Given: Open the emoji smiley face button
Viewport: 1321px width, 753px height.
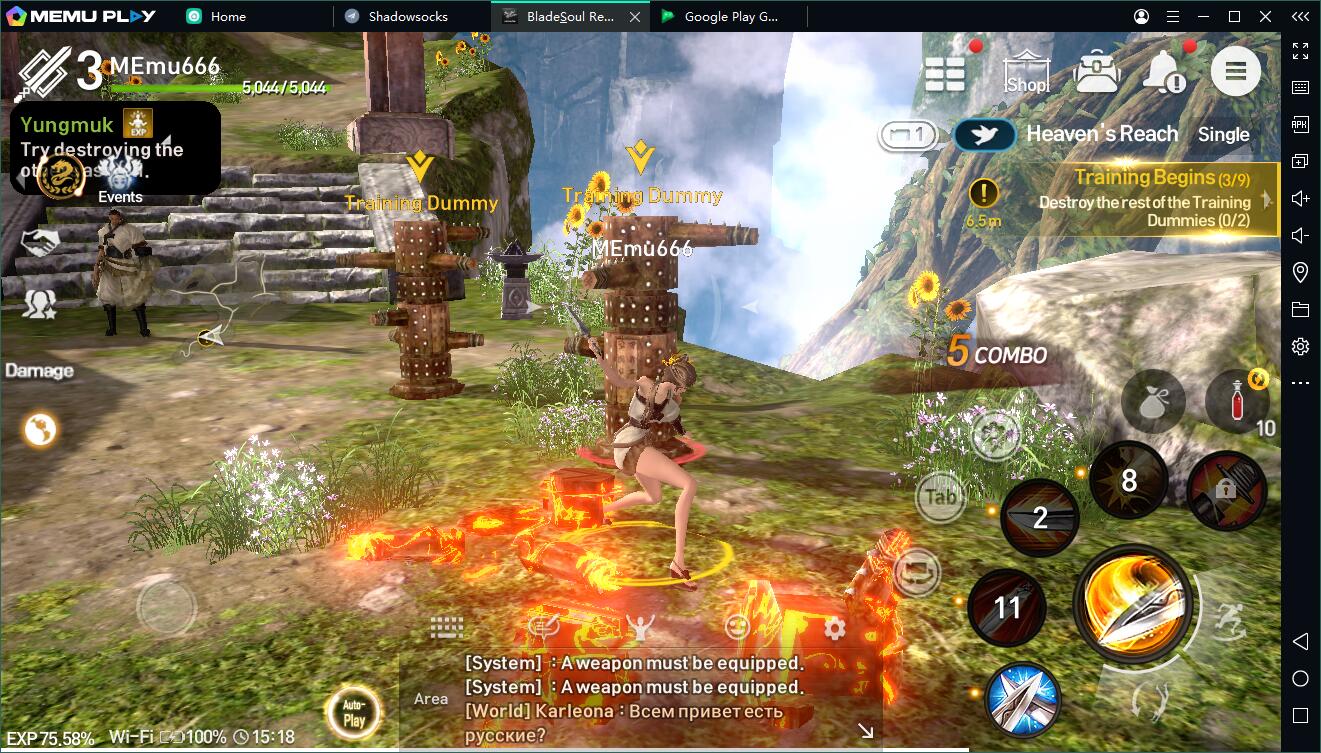Looking at the screenshot, I should coord(737,628).
